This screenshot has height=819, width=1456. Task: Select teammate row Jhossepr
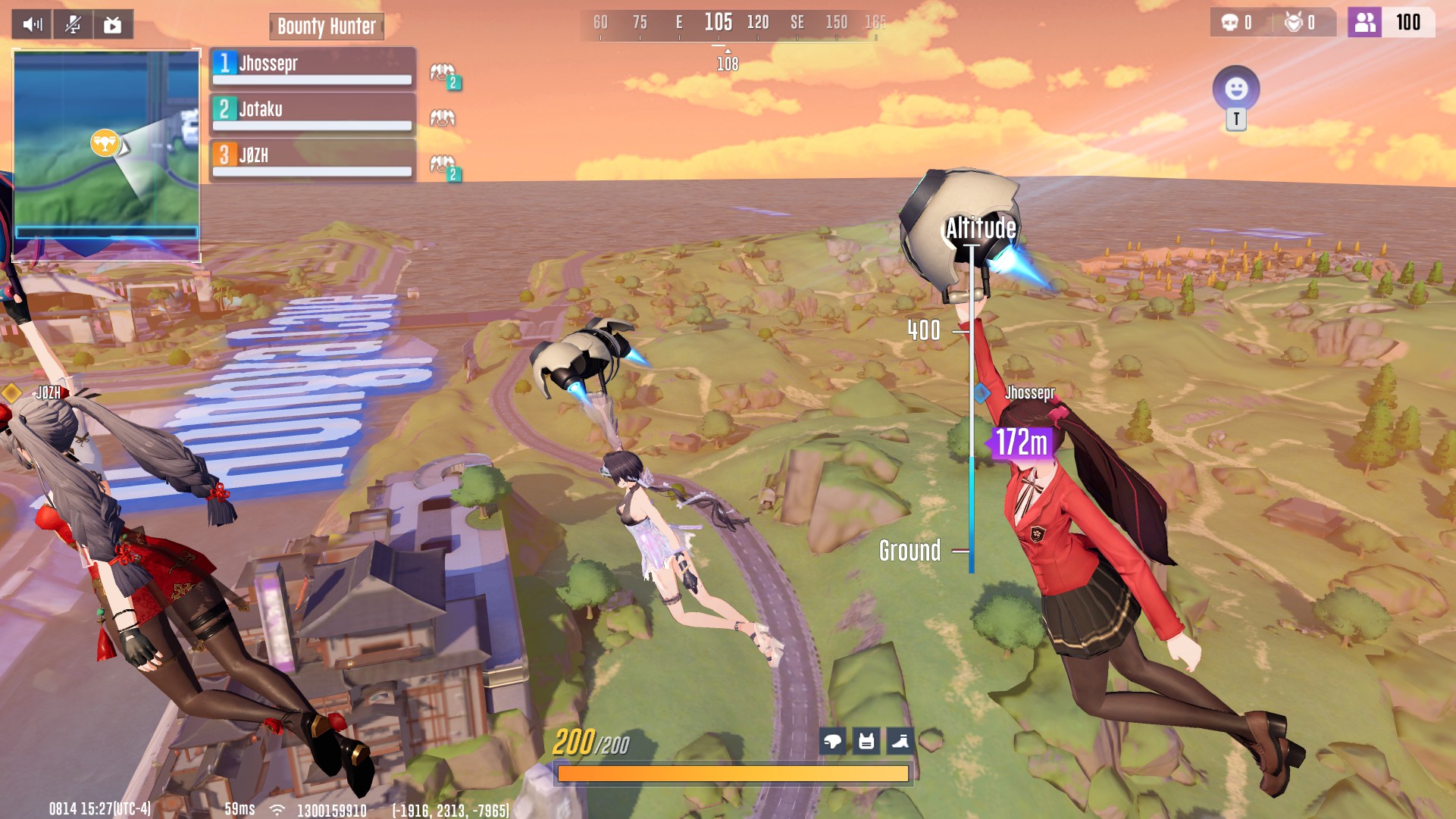312,68
